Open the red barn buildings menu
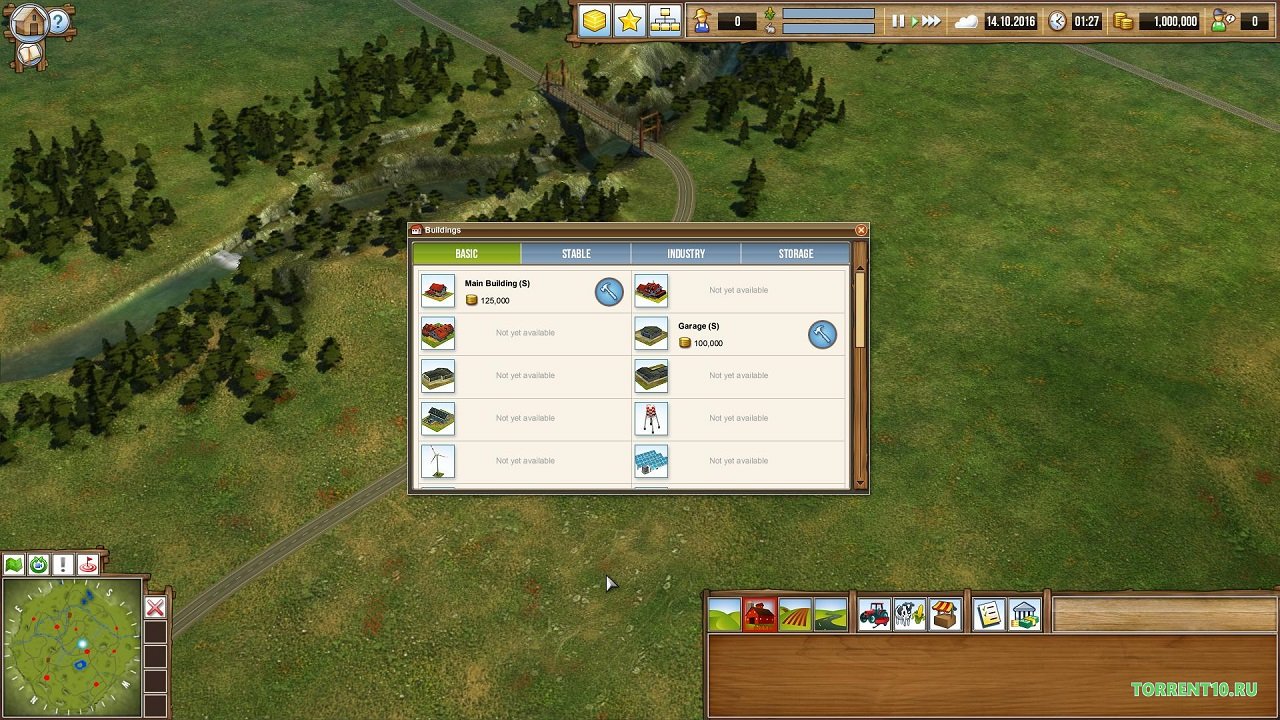Screen dimensions: 1280x720 click(760, 614)
